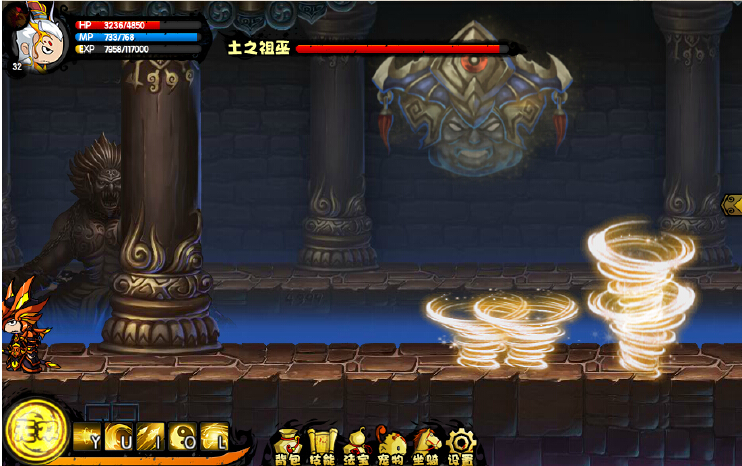
Task: Click the gold arrow tab on right edge
Action: [731, 204]
